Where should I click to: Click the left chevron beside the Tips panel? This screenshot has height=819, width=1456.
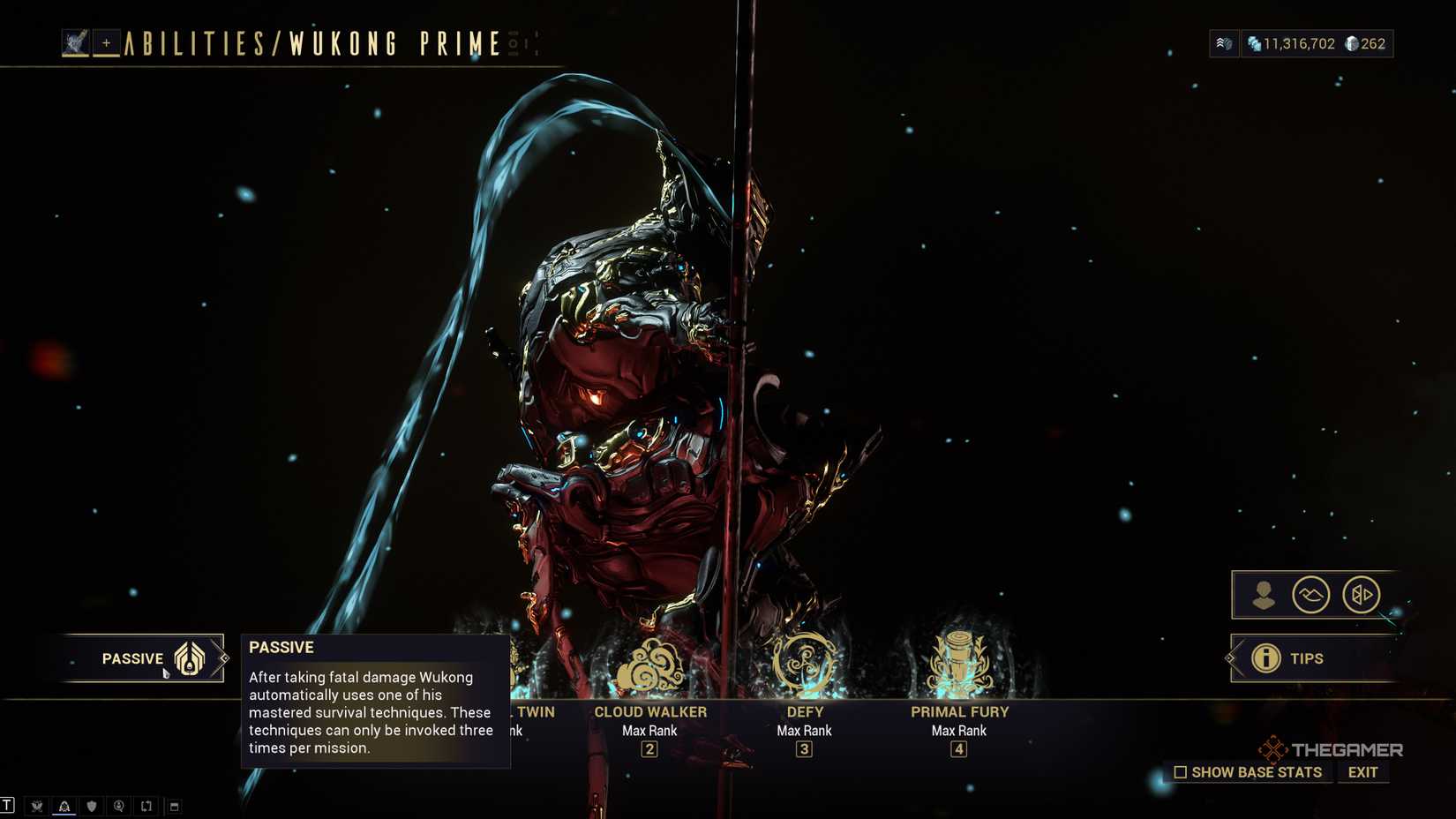click(x=1229, y=657)
